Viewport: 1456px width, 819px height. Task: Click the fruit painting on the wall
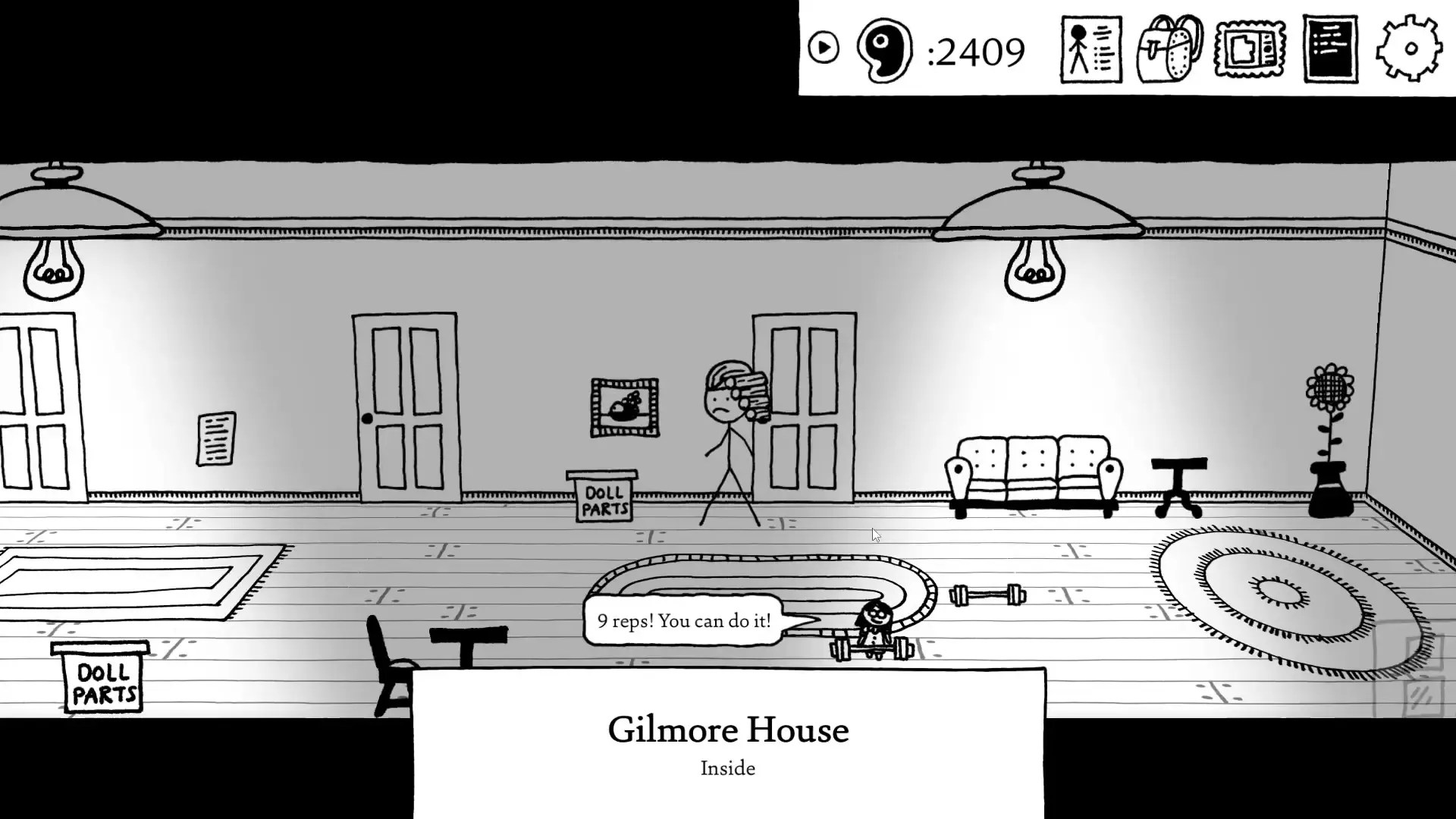coord(623,406)
